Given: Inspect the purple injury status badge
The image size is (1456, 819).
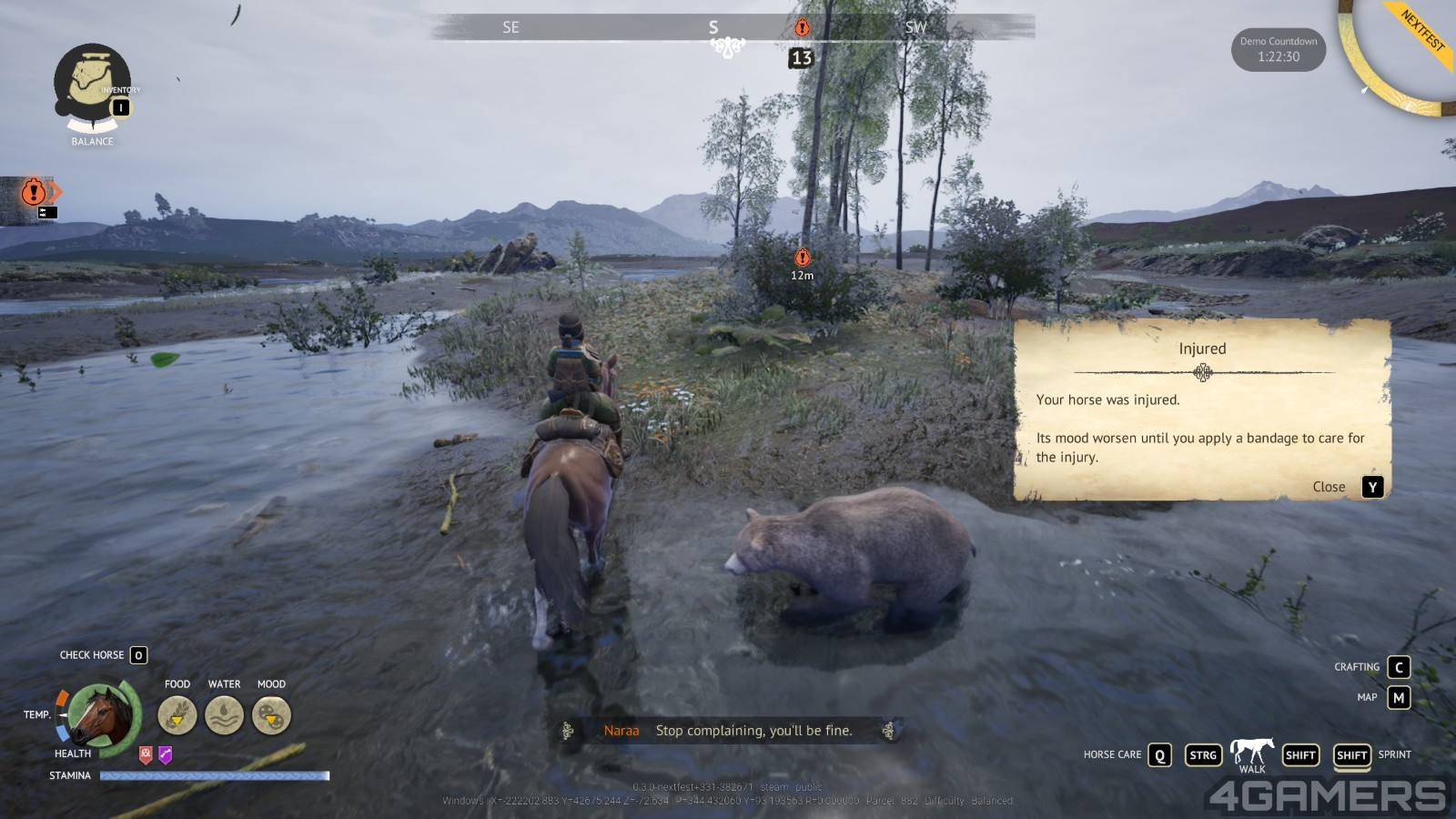Looking at the screenshot, I should click(165, 754).
